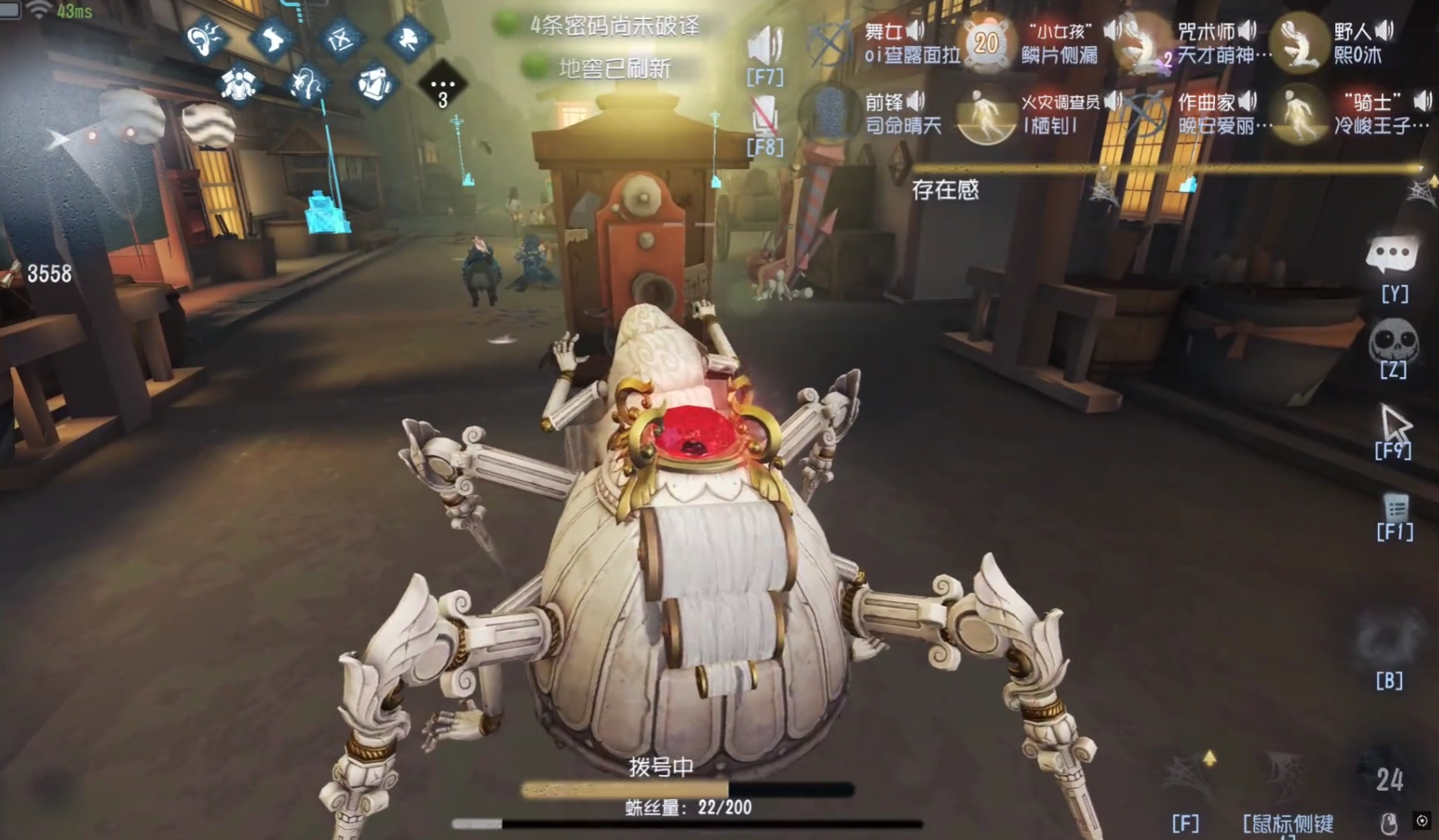Image resolution: width=1439 pixels, height=840 pixels.
Task: Open the list panel icon
Action: click(x=1396, y=507)
